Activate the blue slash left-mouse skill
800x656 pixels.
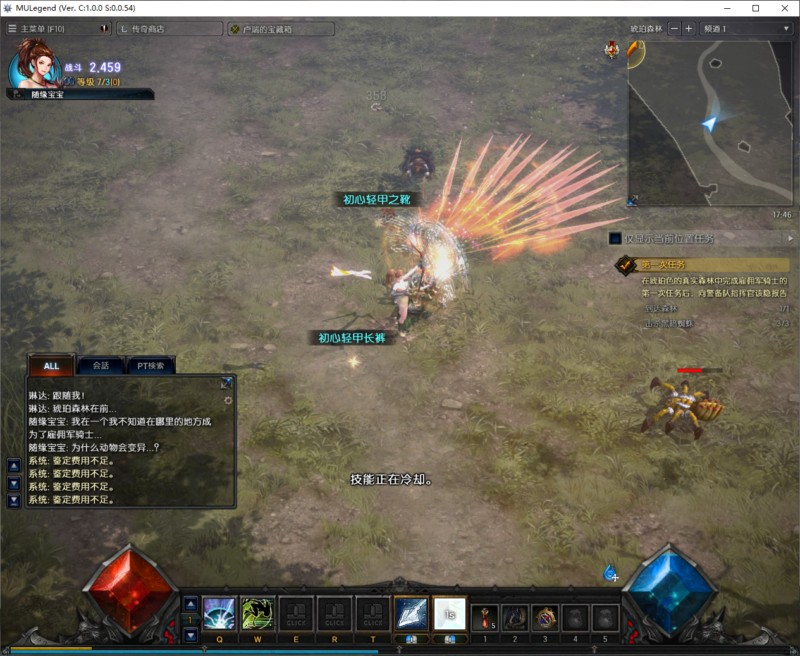(411, 613)
